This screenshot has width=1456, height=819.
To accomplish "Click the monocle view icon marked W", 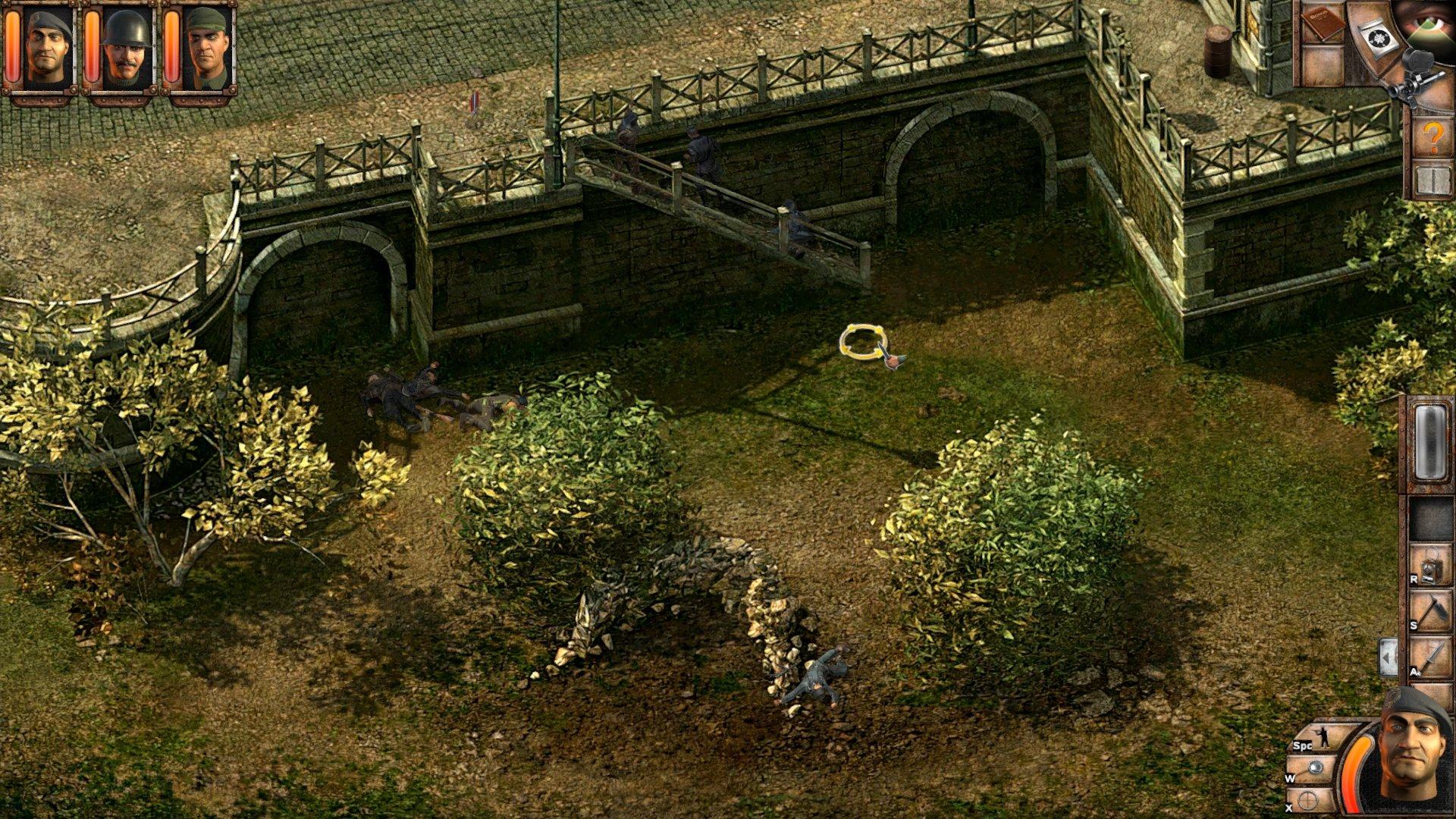I will click(x=1315, y=767).
